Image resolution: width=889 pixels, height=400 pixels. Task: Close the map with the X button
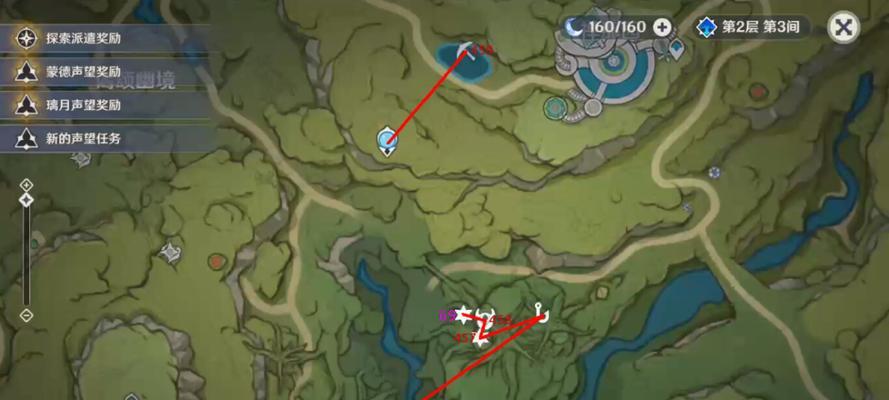pos(846,27)
